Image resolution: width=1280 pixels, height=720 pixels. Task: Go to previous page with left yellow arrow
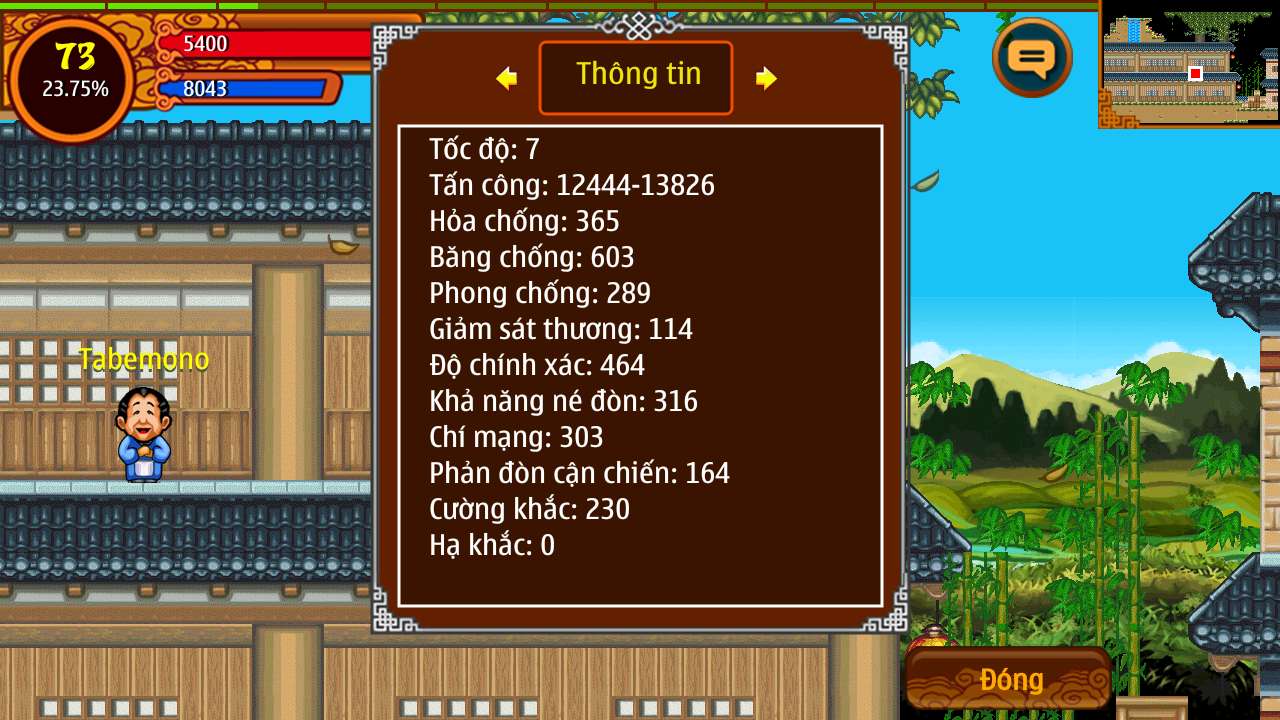pos(507,78)
